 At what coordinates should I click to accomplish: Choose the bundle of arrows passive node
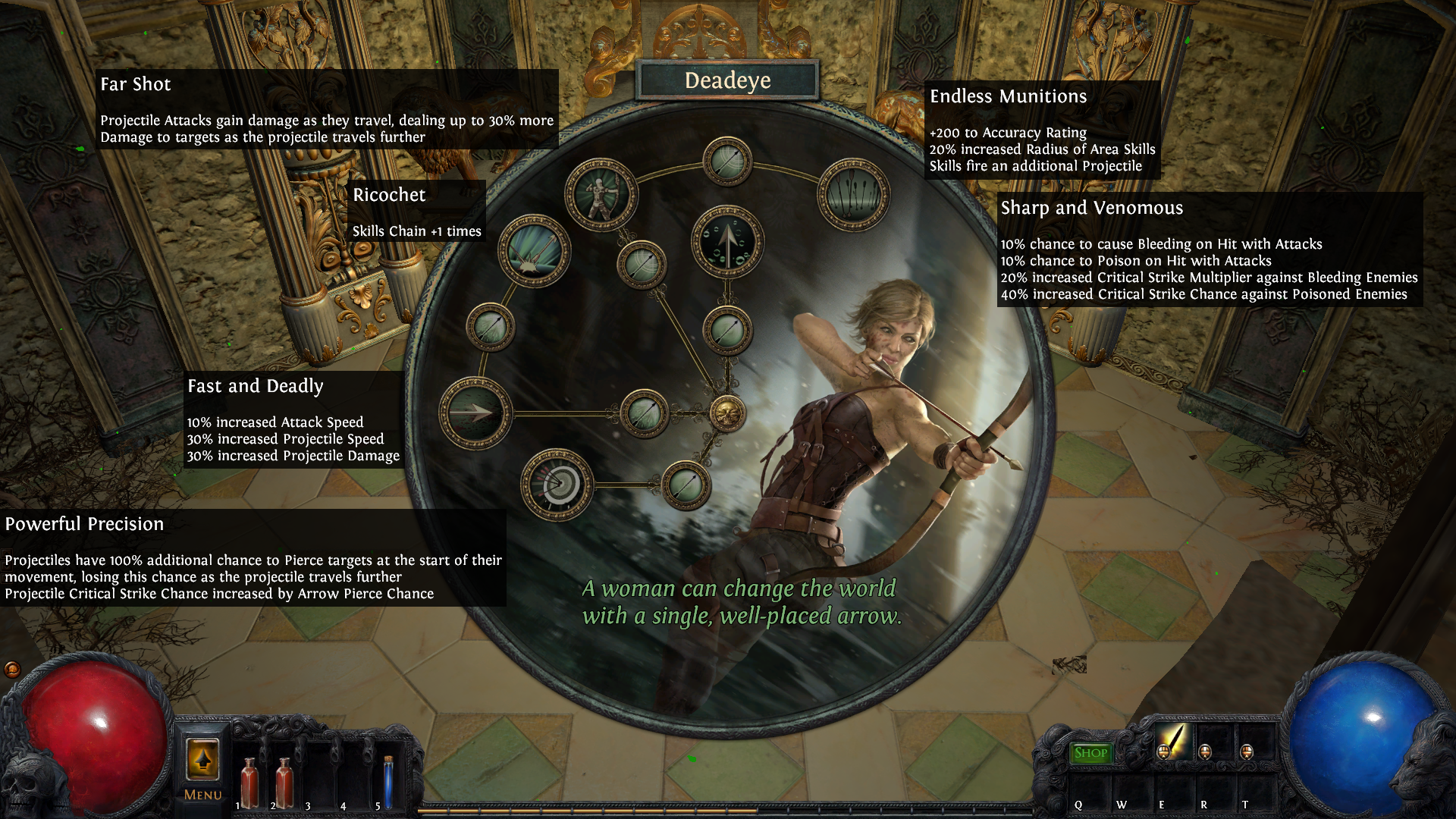point(853,194)
